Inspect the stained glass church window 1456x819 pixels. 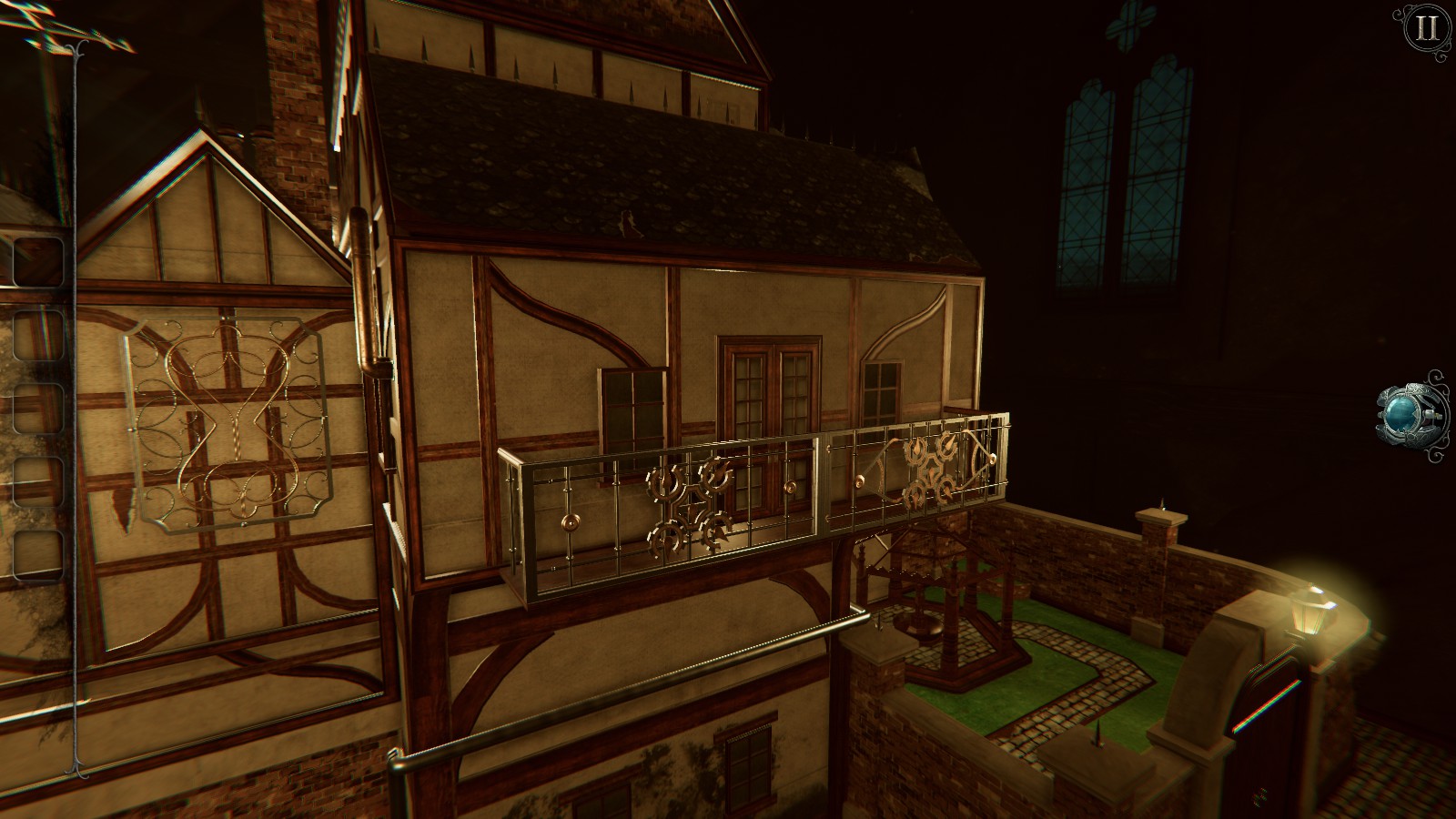(1128, 173)
